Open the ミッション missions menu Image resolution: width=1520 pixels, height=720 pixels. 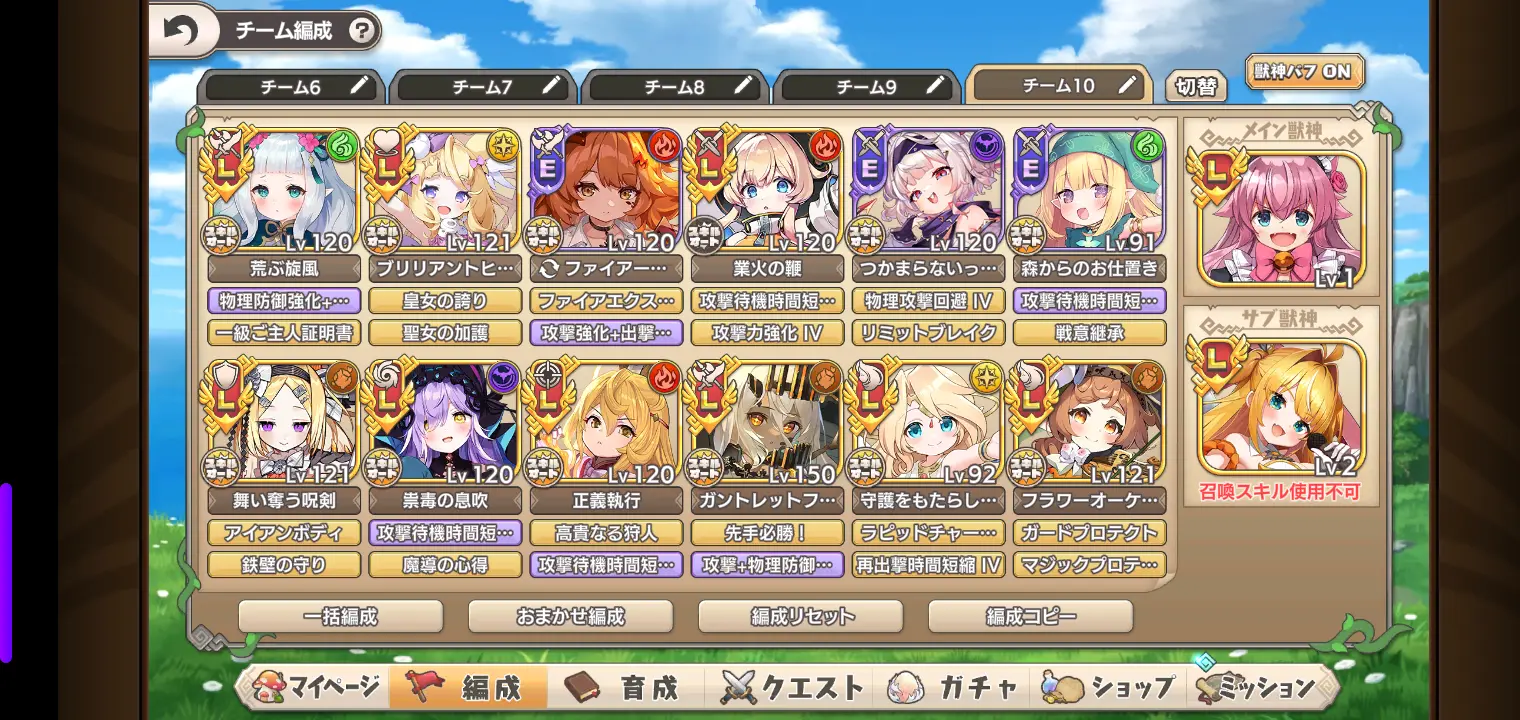click(x=1258, y=687)
